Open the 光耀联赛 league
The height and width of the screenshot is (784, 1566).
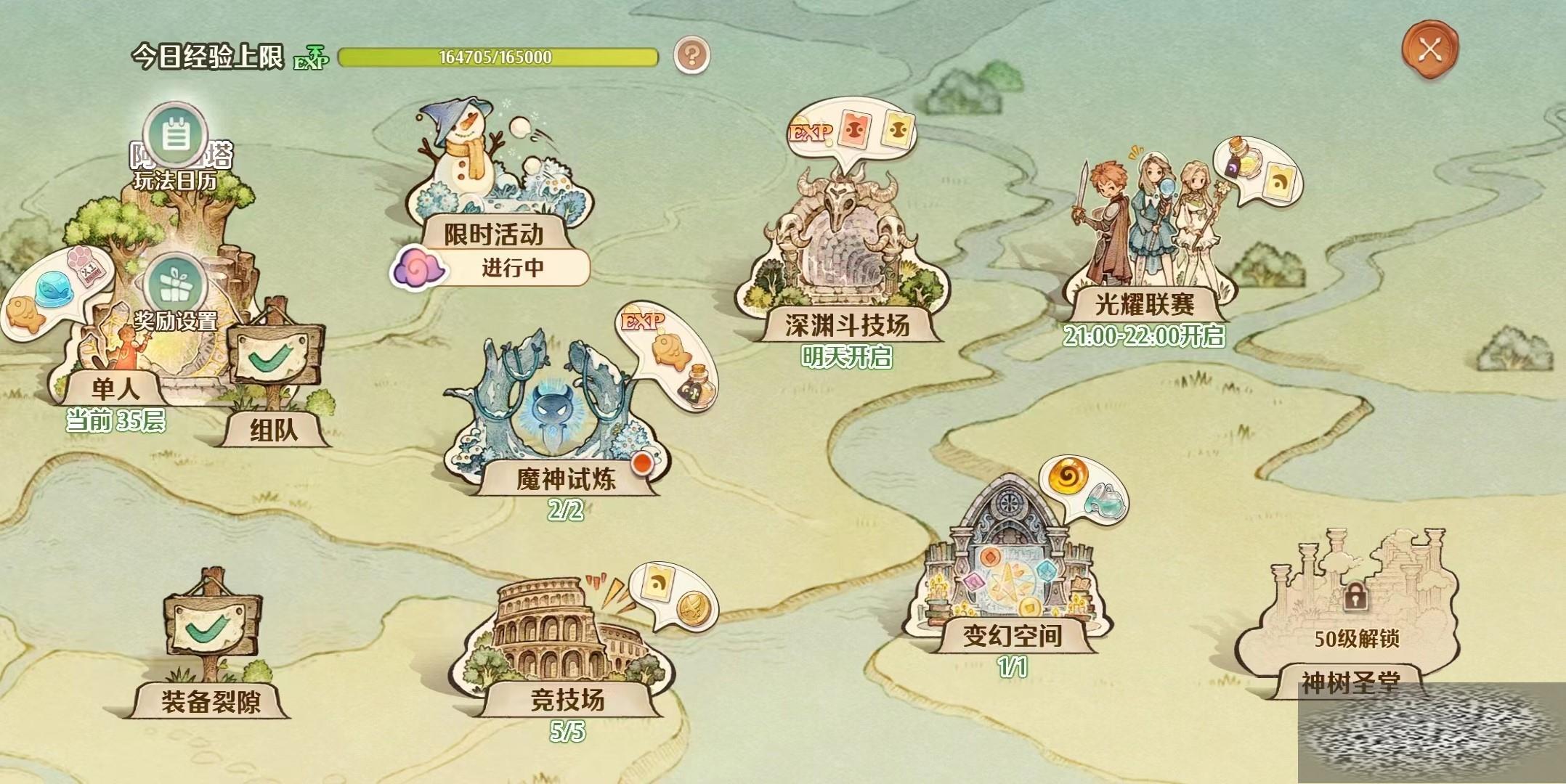[x=1145, y=303]
